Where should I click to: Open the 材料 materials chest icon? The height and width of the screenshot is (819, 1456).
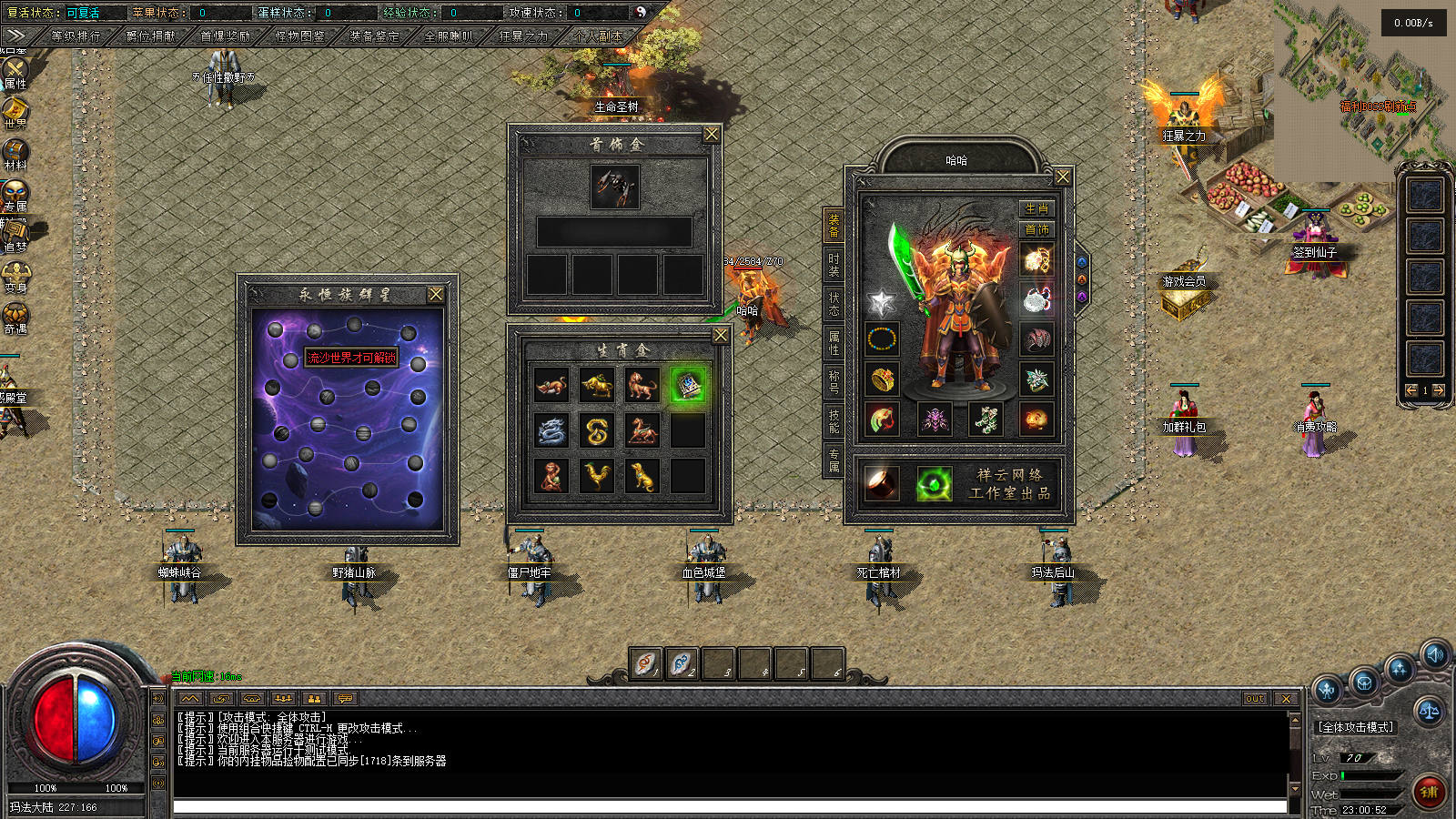pos(15,153)
